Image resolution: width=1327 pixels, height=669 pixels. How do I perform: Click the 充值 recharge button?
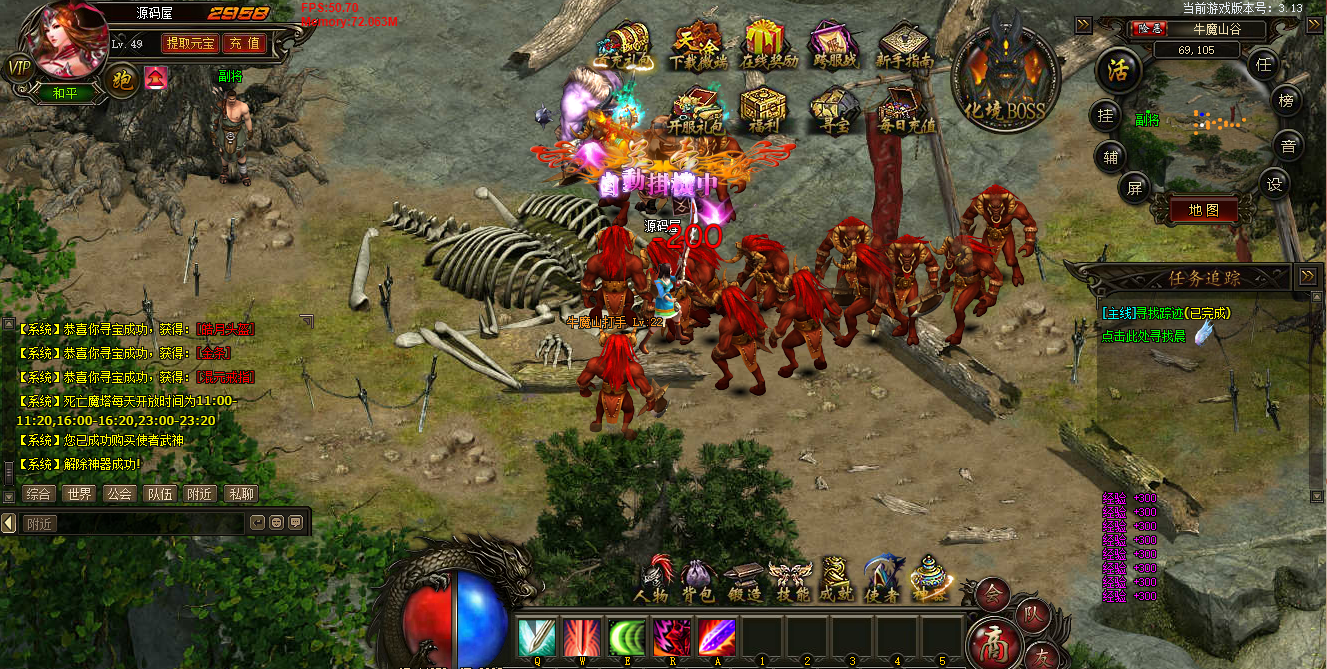244,43
